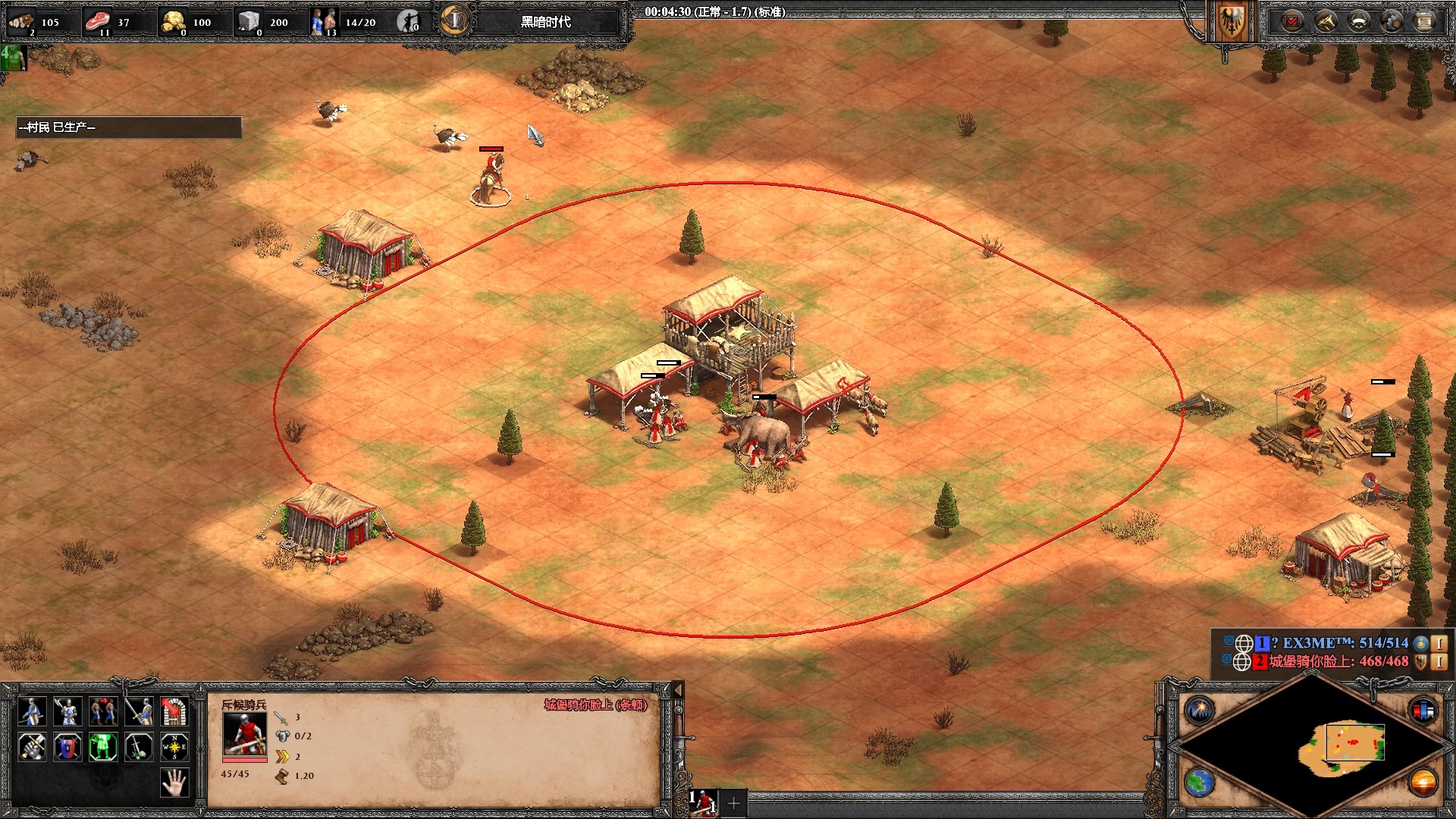The height and width of the screenshot is (819, 1456).
Task: Click the sunset button beside the minimap
Action: coord(1423,783)
